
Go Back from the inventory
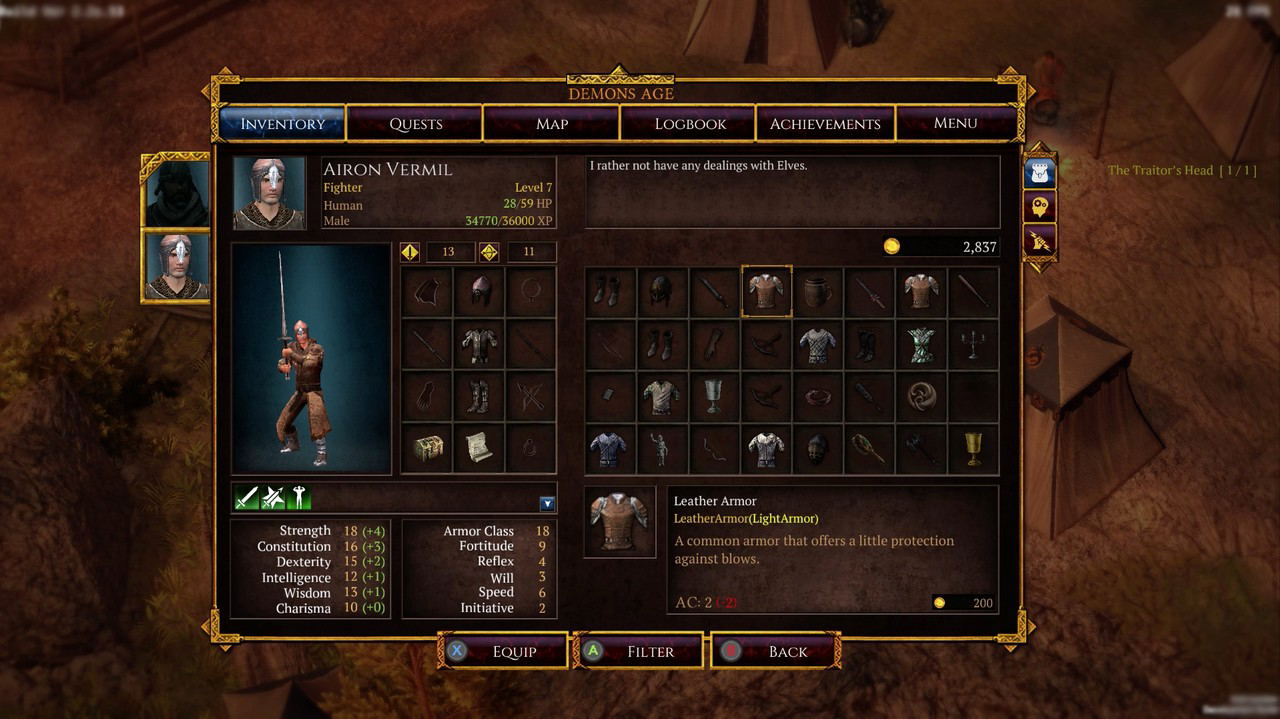[776, 651]
